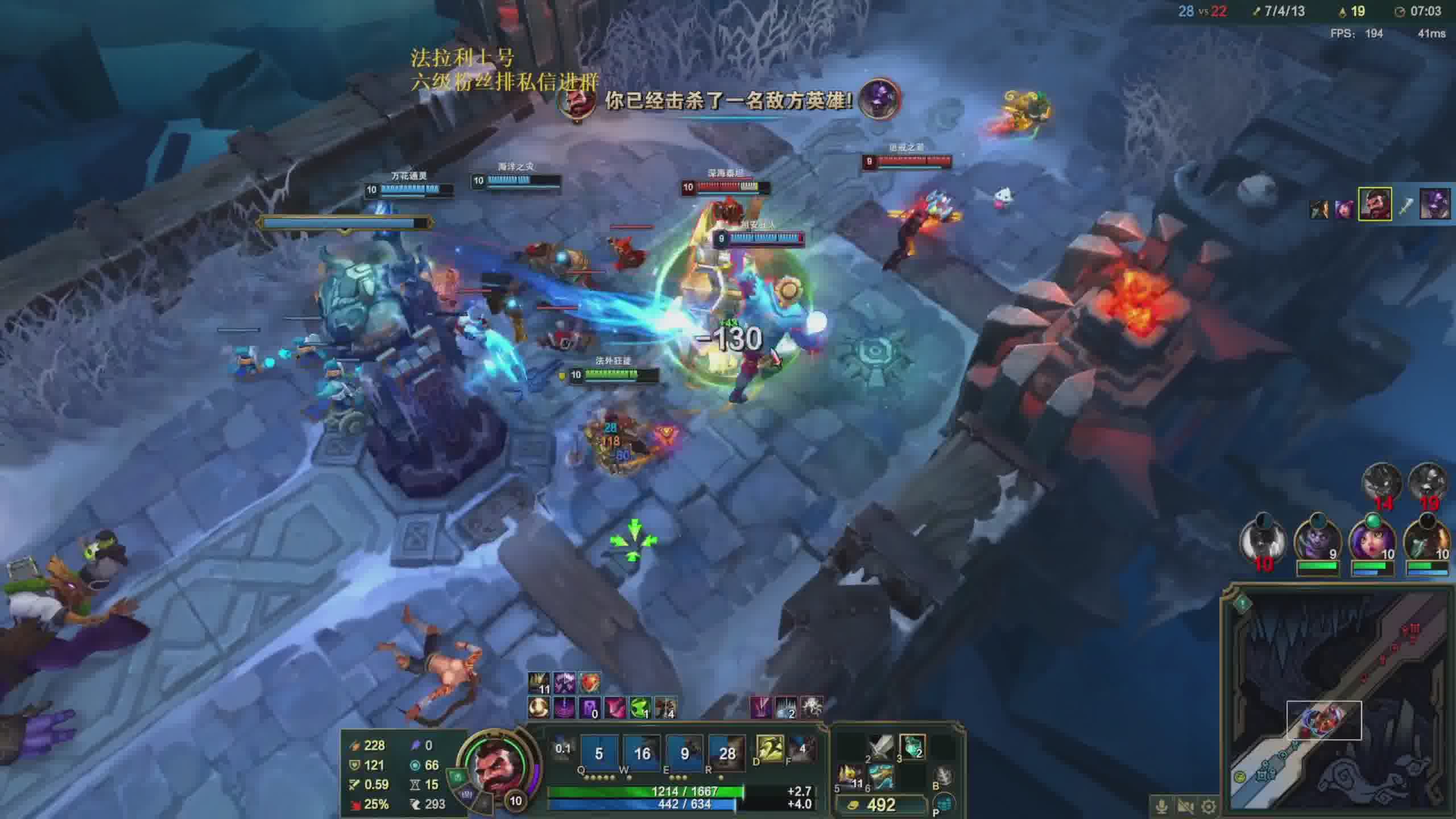This screenshot has height=819, width=1456.
Task: Use the teal item with 2 stacks
Action: 912,747
